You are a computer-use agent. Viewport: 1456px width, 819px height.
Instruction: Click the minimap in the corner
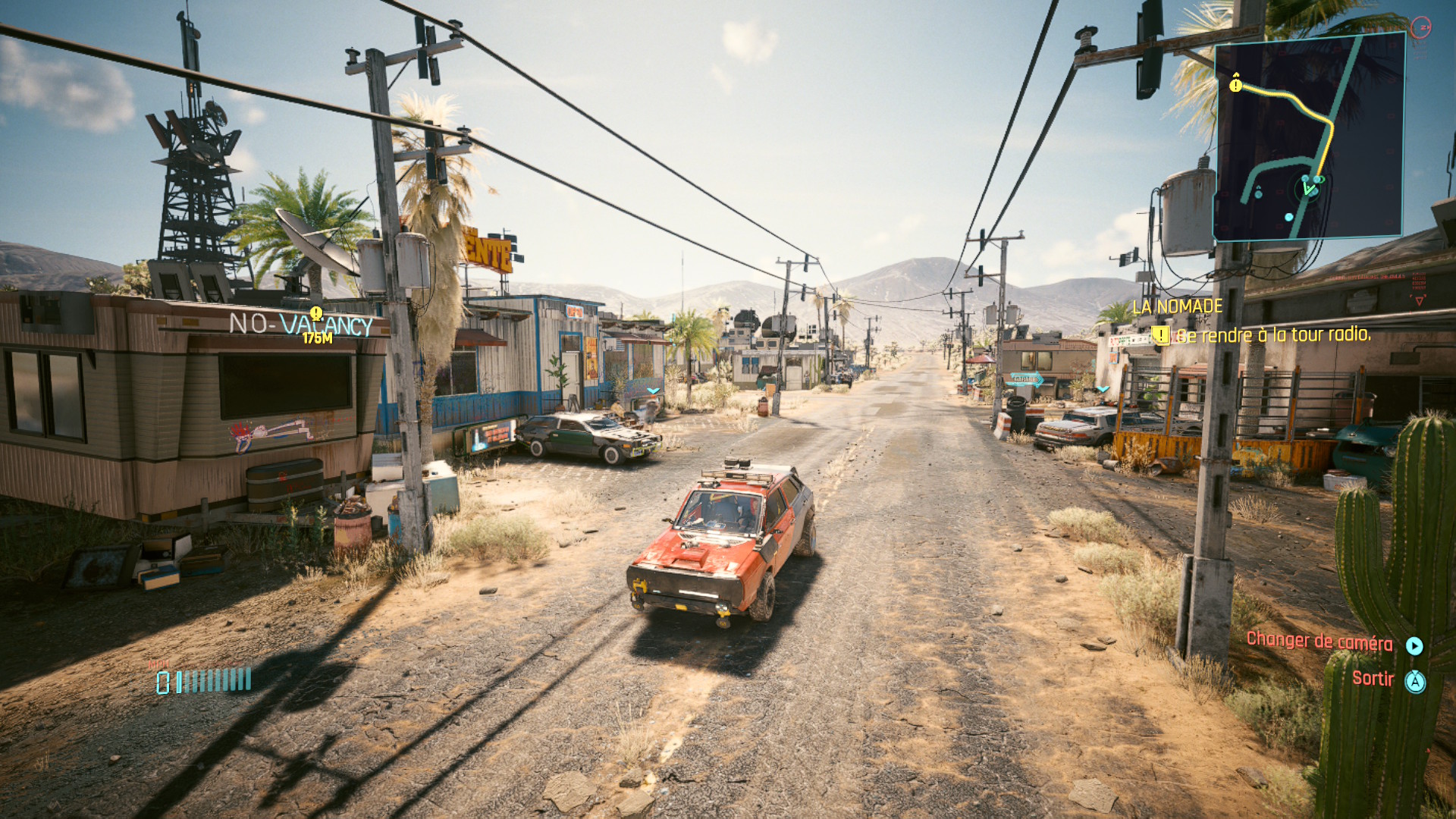click(x=1310, y=136)
